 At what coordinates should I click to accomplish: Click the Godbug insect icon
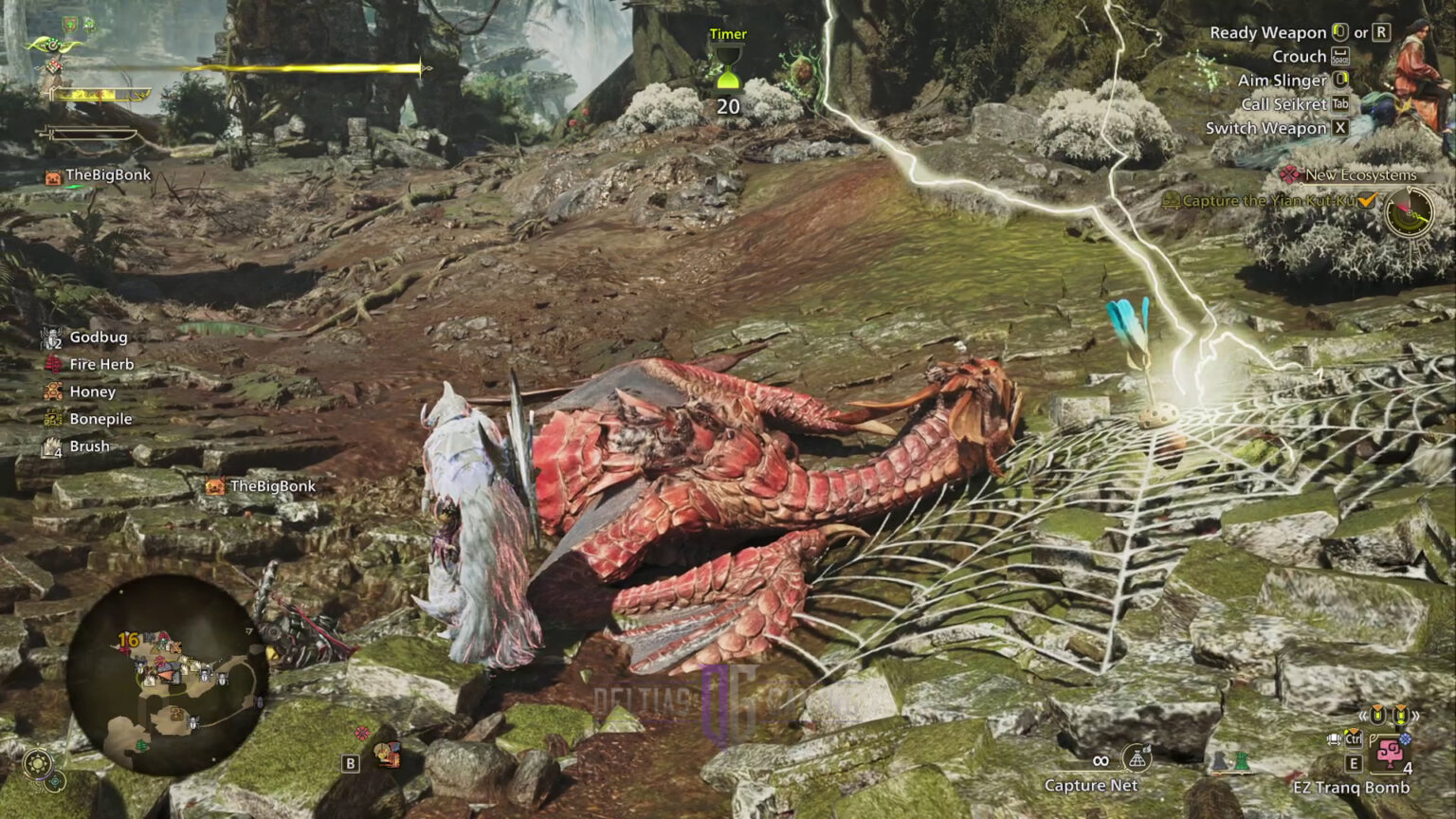tap(50, 337)
